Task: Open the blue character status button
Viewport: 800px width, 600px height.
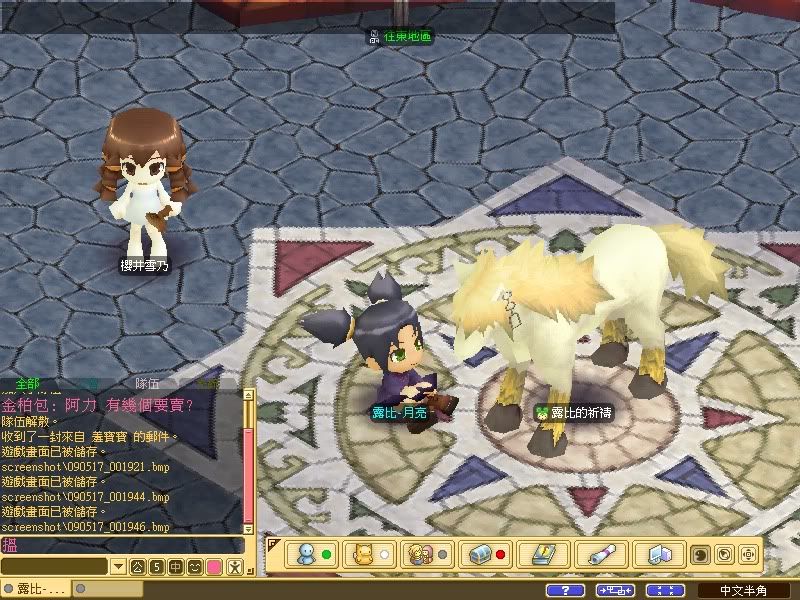Action: 312,554
